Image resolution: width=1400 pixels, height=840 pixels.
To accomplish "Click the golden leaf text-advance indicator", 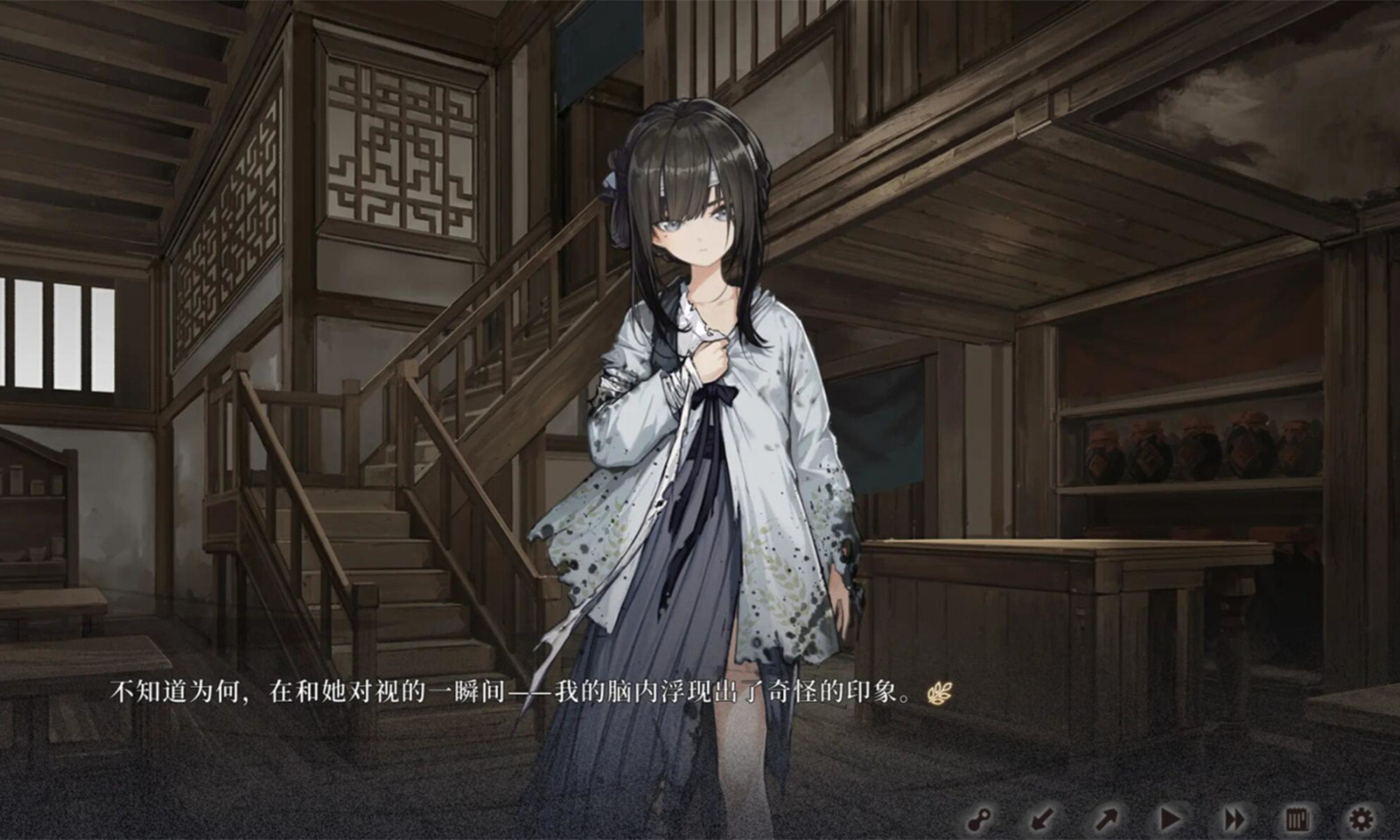I will (x=939, y=694).
